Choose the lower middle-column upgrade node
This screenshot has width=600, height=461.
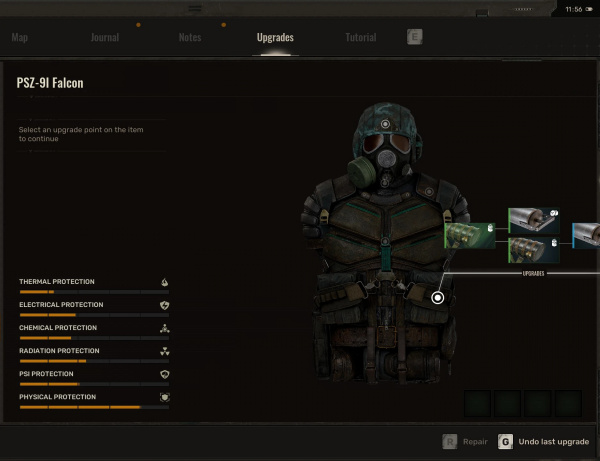[533, 250]
